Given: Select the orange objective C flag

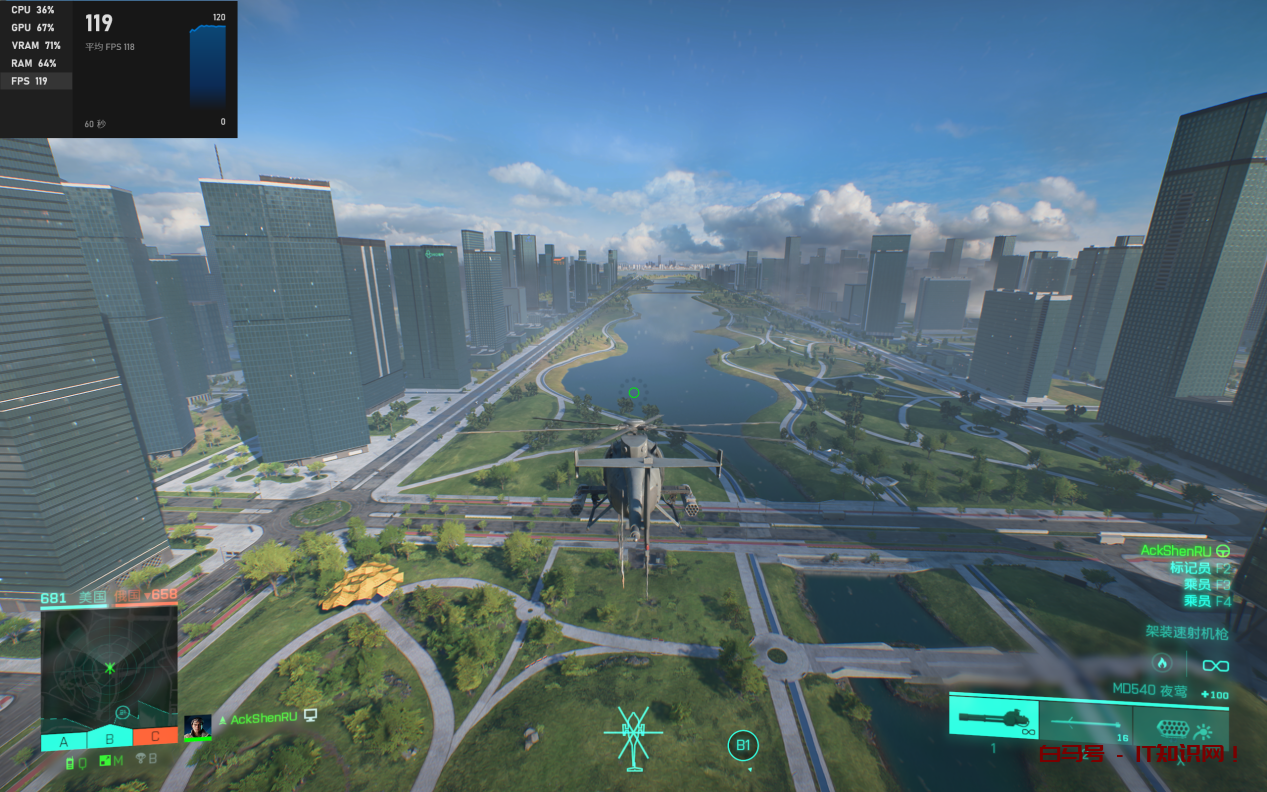Looking at the screenshot, I should (155, 737).
